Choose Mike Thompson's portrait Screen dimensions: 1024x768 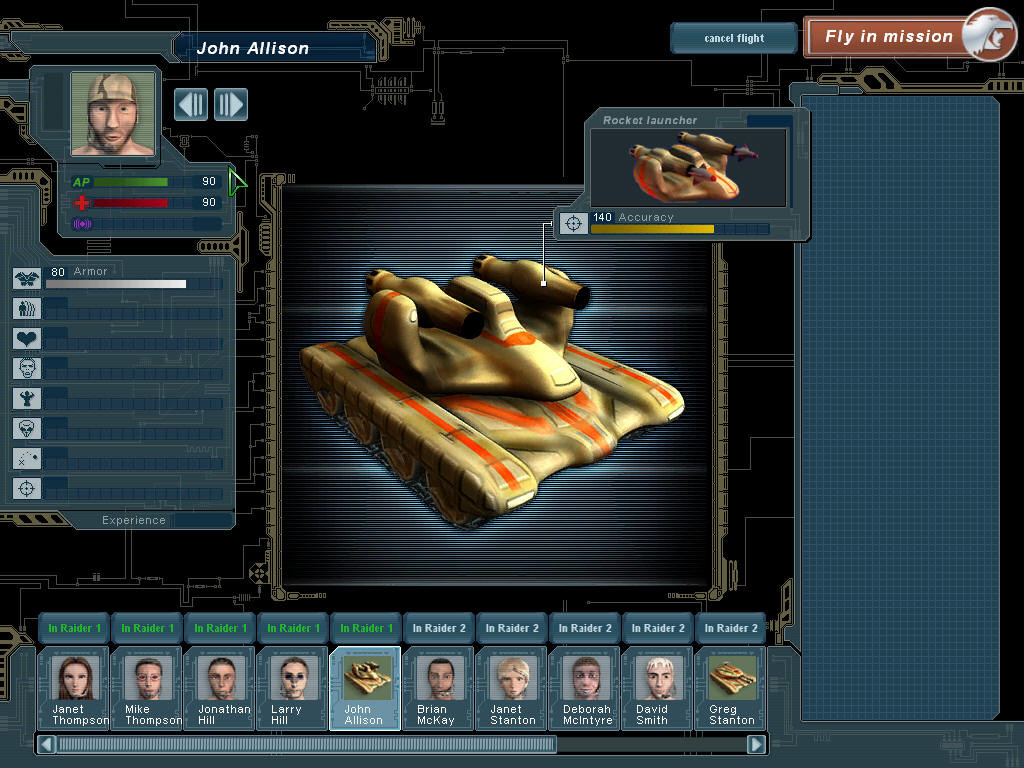[x=146, y=687]
